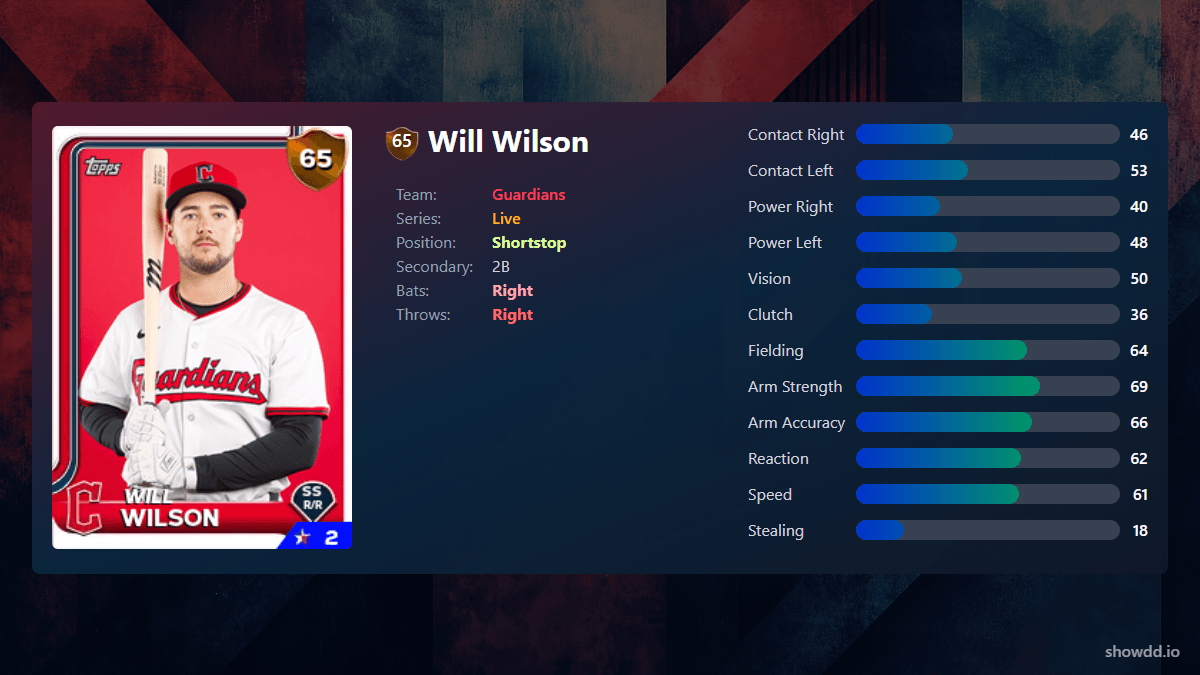The image size is (1200, 675).
Task: Choose the Shortstop position link
Action: (529, 243)
